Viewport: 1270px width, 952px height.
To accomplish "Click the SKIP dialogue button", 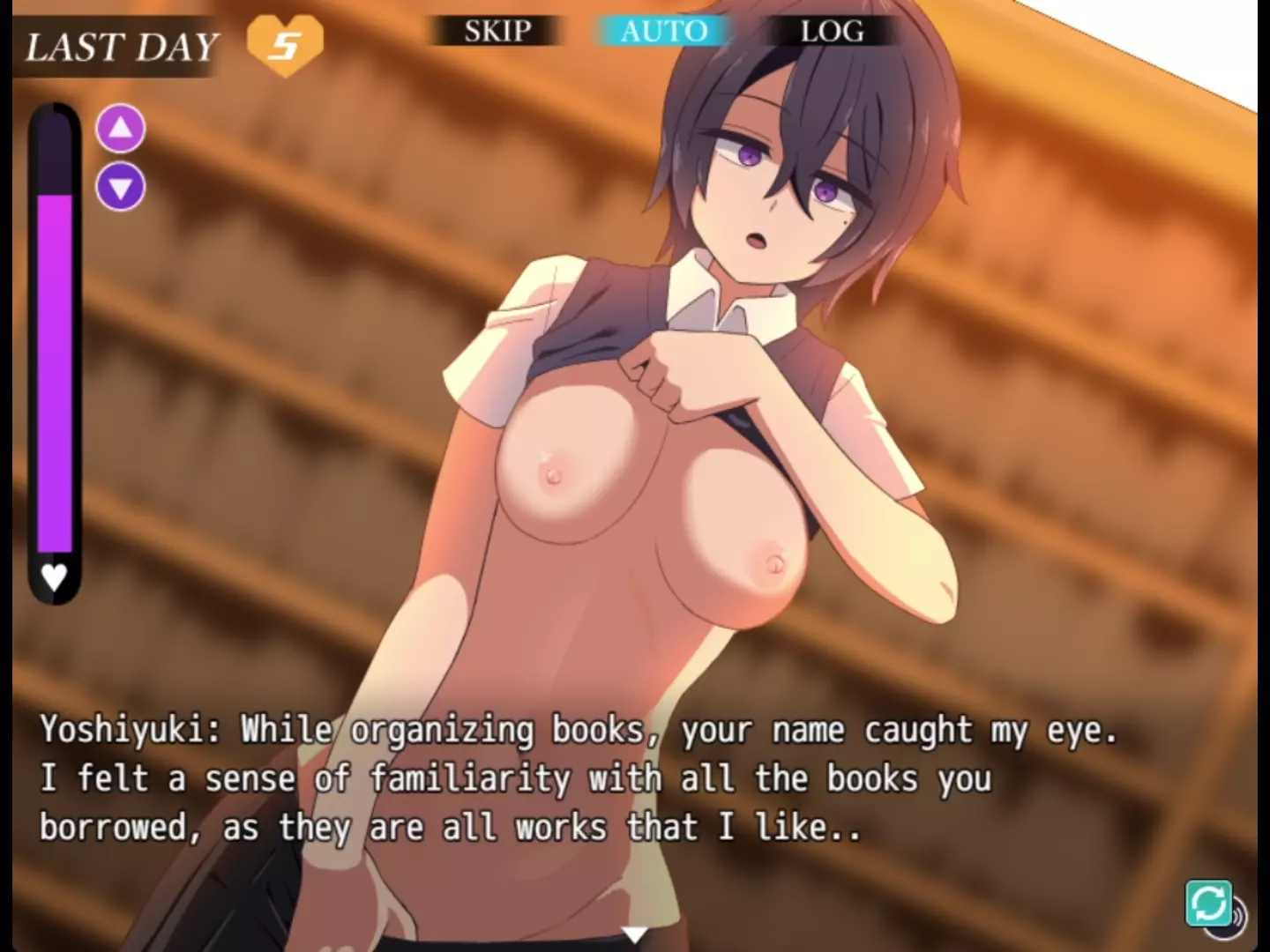I will [497, 32].
